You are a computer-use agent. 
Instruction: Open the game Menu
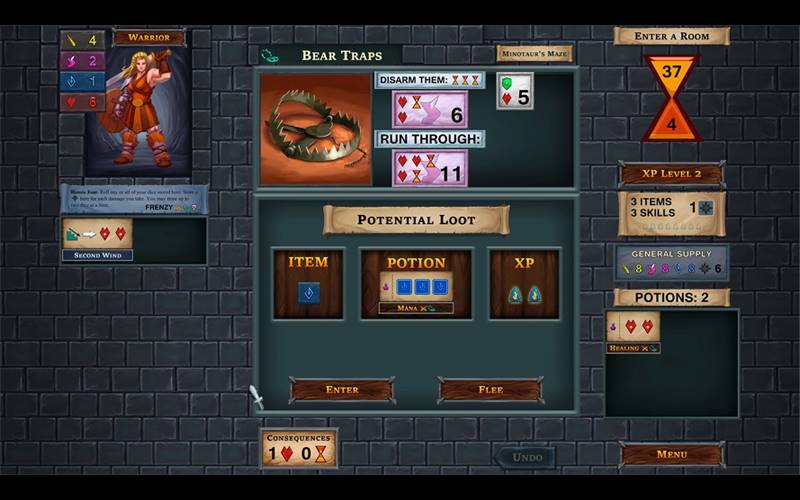click(671, 455)
